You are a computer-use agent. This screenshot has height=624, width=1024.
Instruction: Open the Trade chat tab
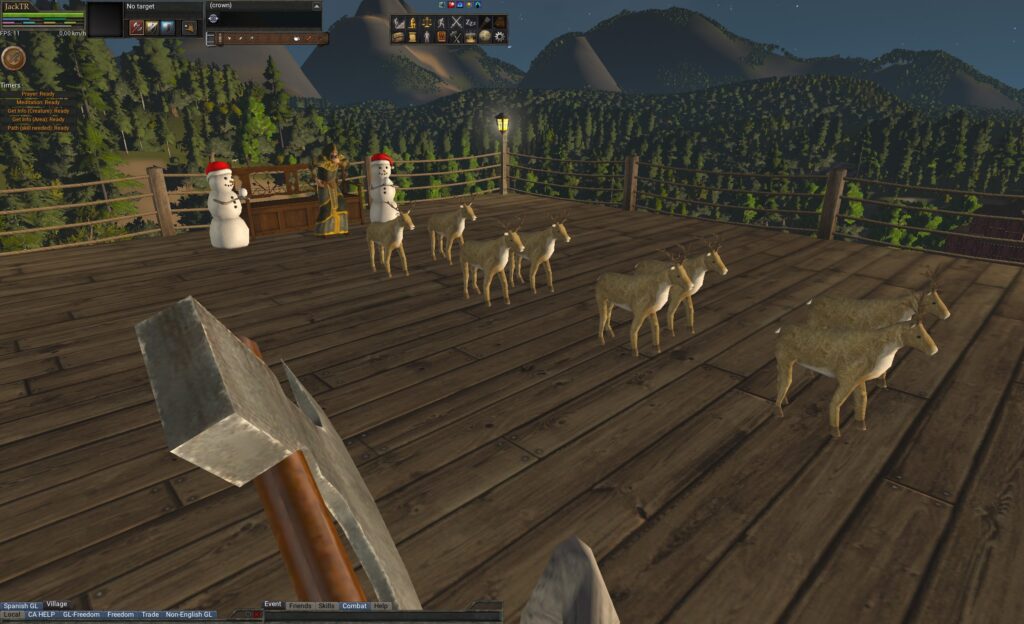click(x=150, y=615)
